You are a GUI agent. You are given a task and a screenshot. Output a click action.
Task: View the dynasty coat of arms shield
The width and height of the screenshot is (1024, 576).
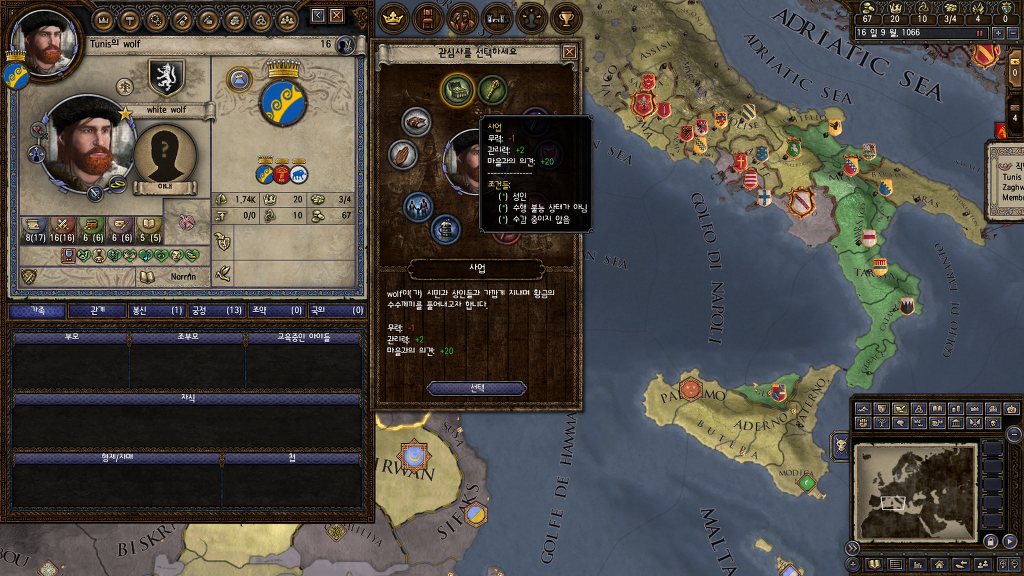click(166, 75)
